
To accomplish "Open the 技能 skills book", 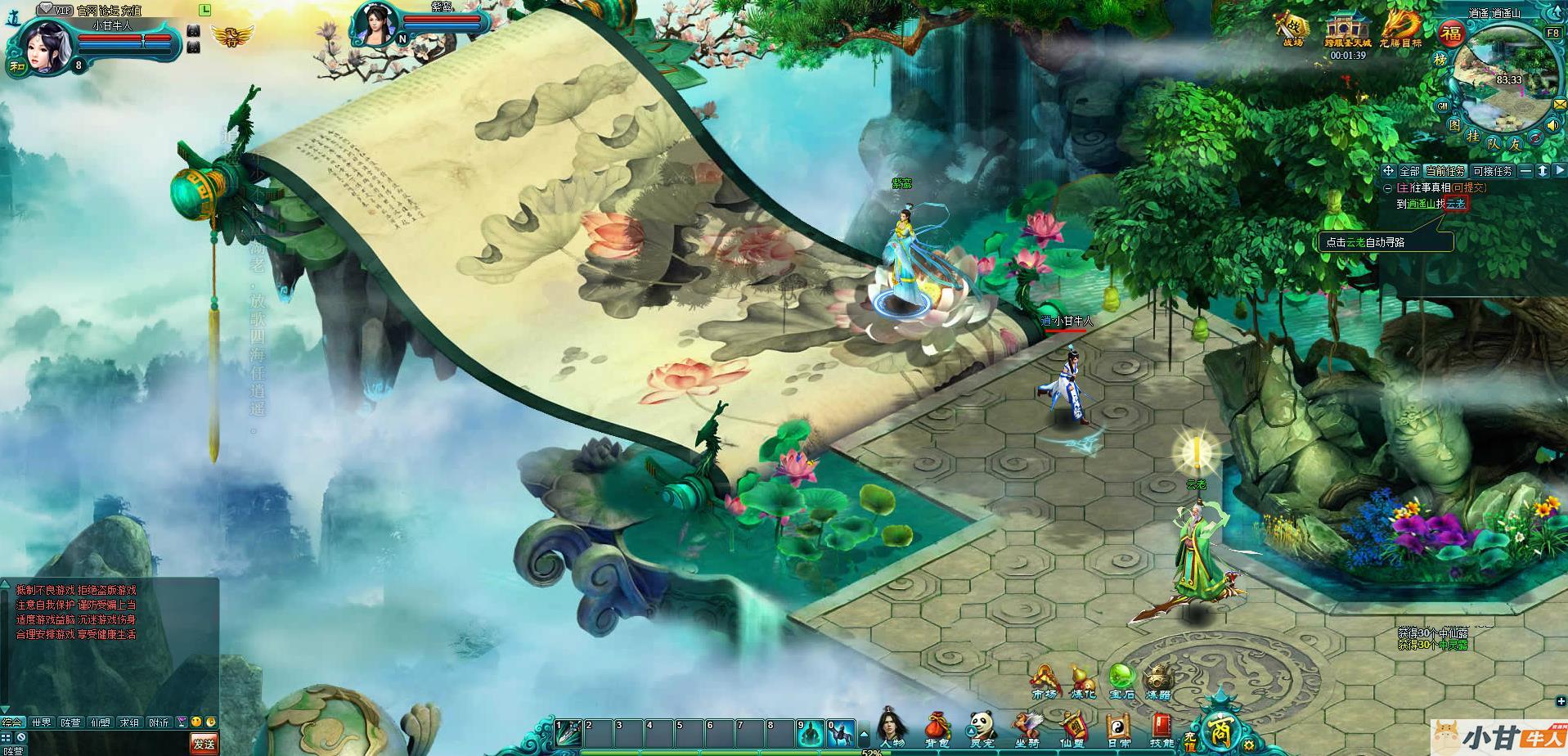I will click(1161, 727).
